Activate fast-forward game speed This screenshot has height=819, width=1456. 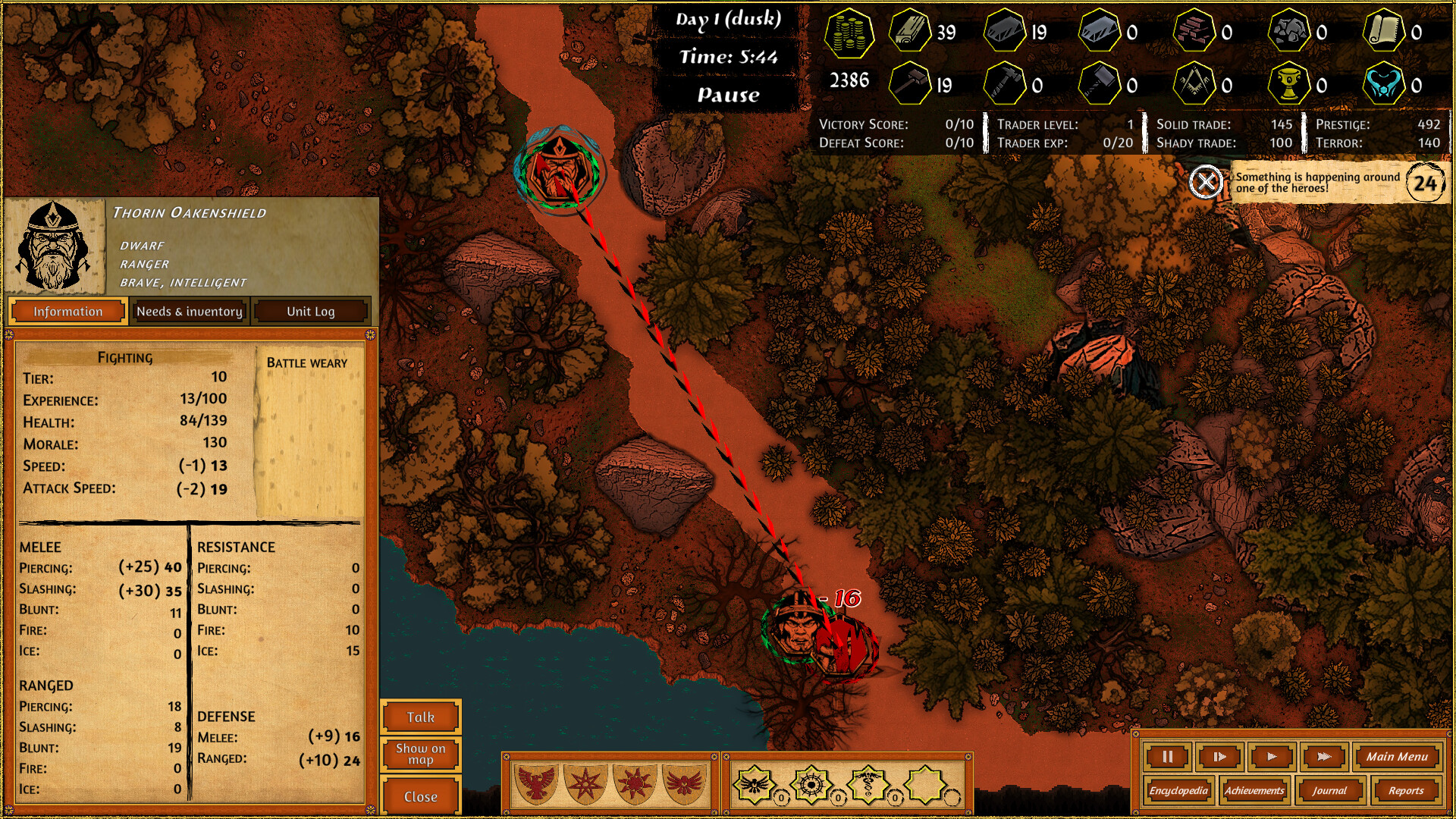tap(1324, 756)
